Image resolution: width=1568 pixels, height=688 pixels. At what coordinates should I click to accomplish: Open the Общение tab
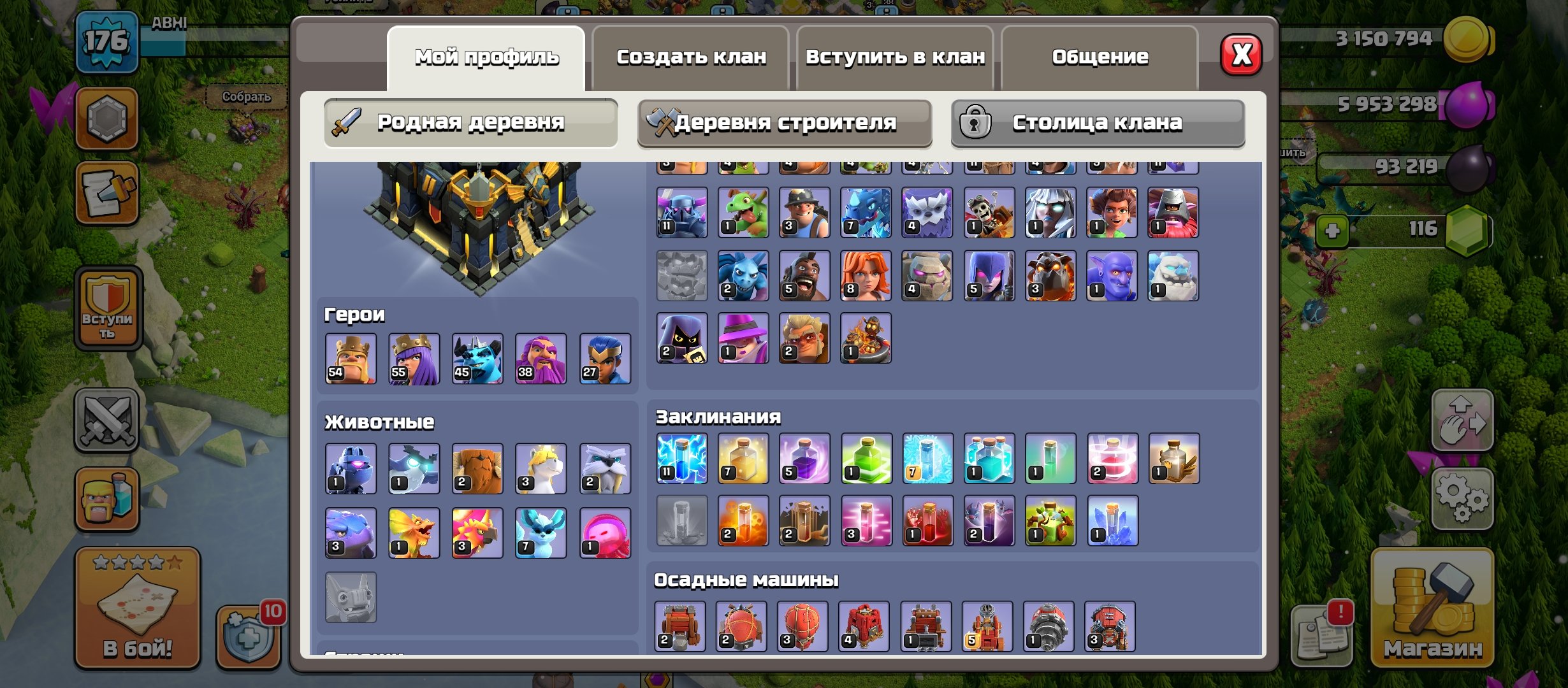click(x=1100, y=56)
